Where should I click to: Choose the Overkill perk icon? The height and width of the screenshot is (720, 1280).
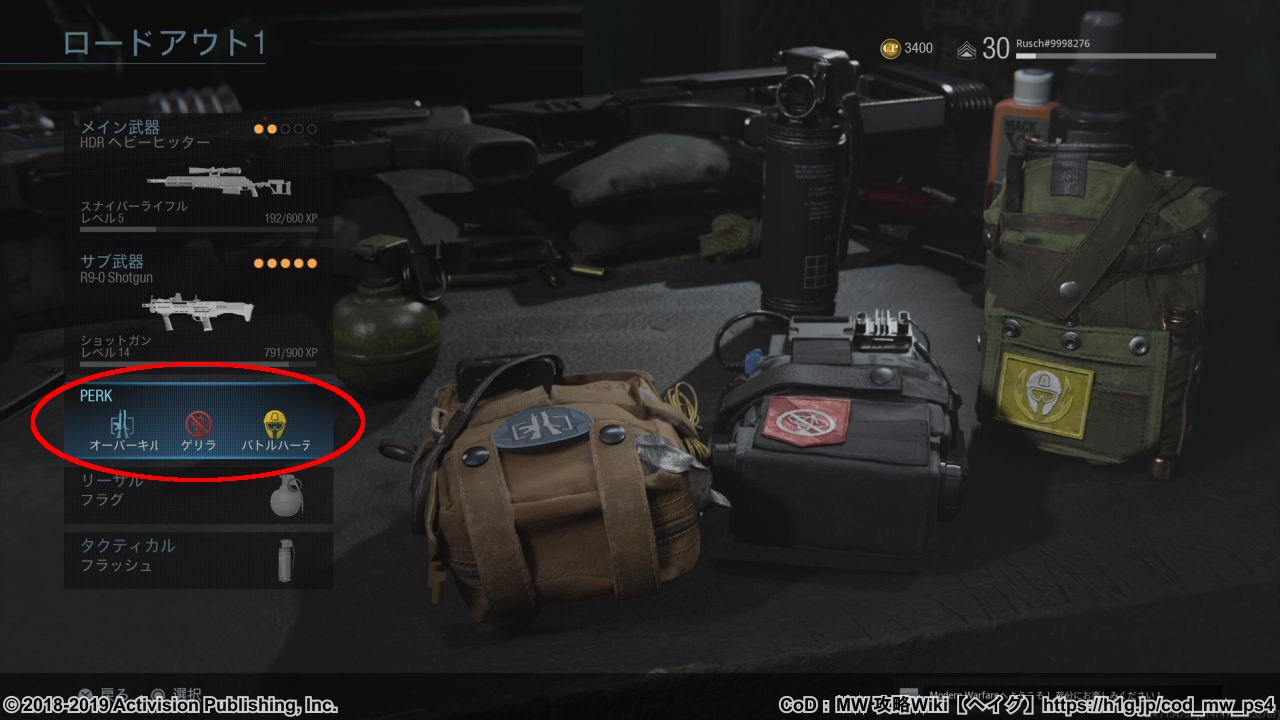(124, 424)
